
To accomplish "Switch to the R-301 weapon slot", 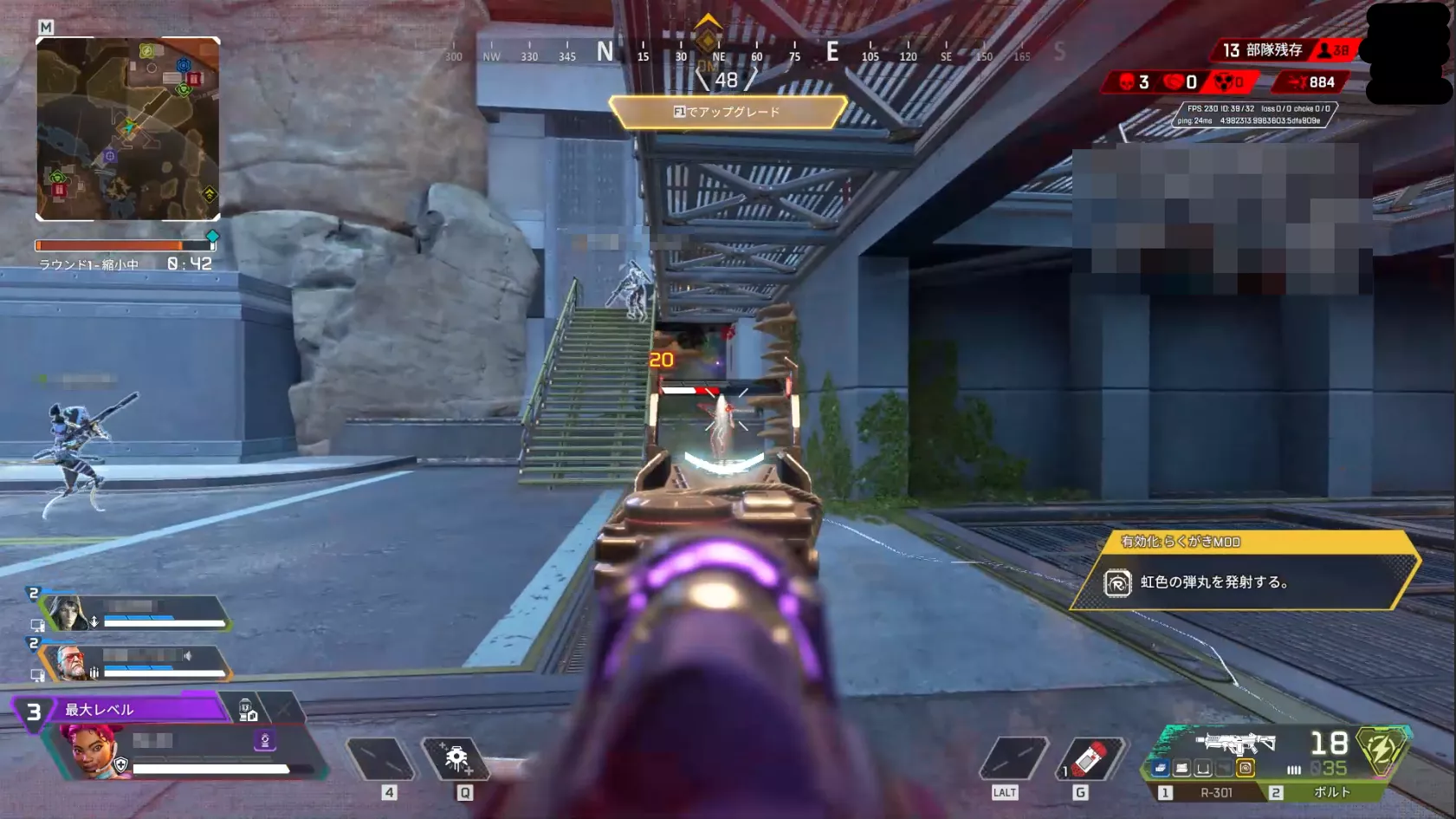I will click(1207, 792).
